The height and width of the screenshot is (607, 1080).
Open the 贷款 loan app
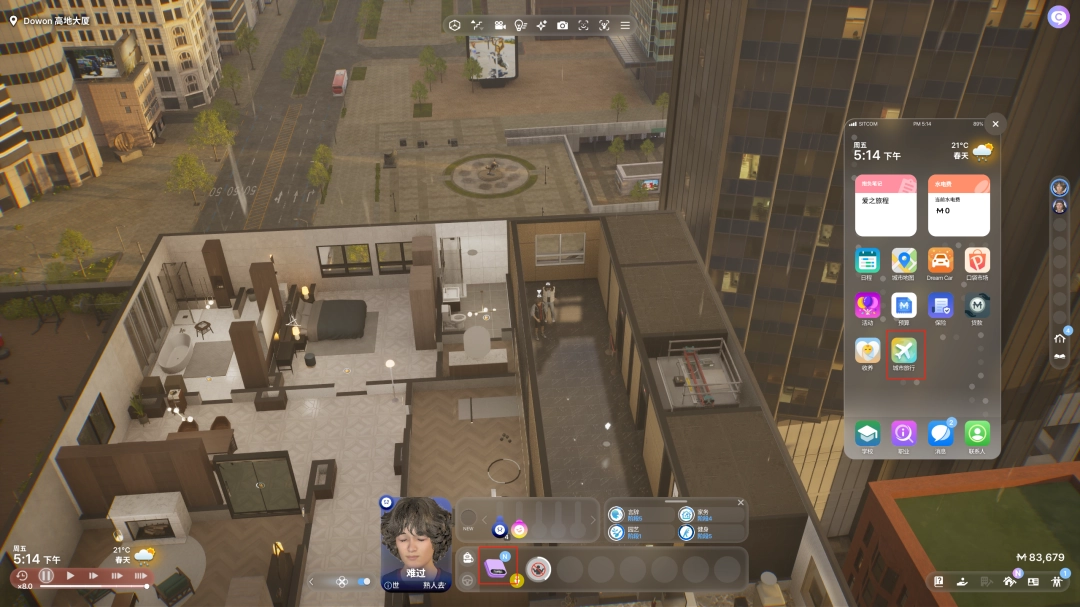(976, 305)
